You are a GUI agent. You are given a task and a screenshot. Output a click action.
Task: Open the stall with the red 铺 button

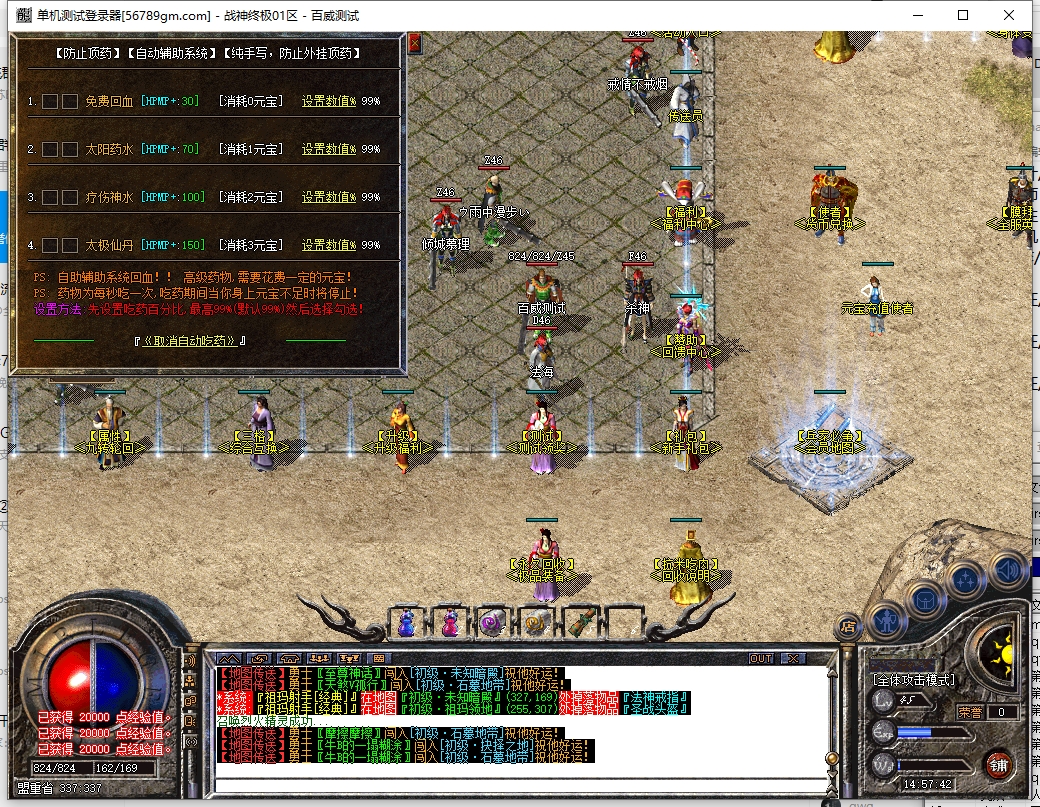(997, 764)
